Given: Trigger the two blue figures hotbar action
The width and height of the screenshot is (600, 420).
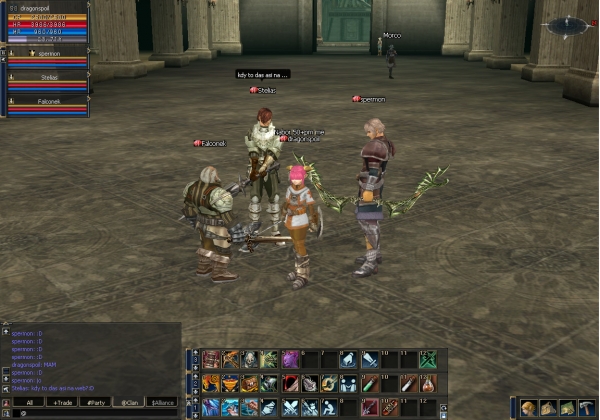Looking at the screenshot, I should click(347, 383).
